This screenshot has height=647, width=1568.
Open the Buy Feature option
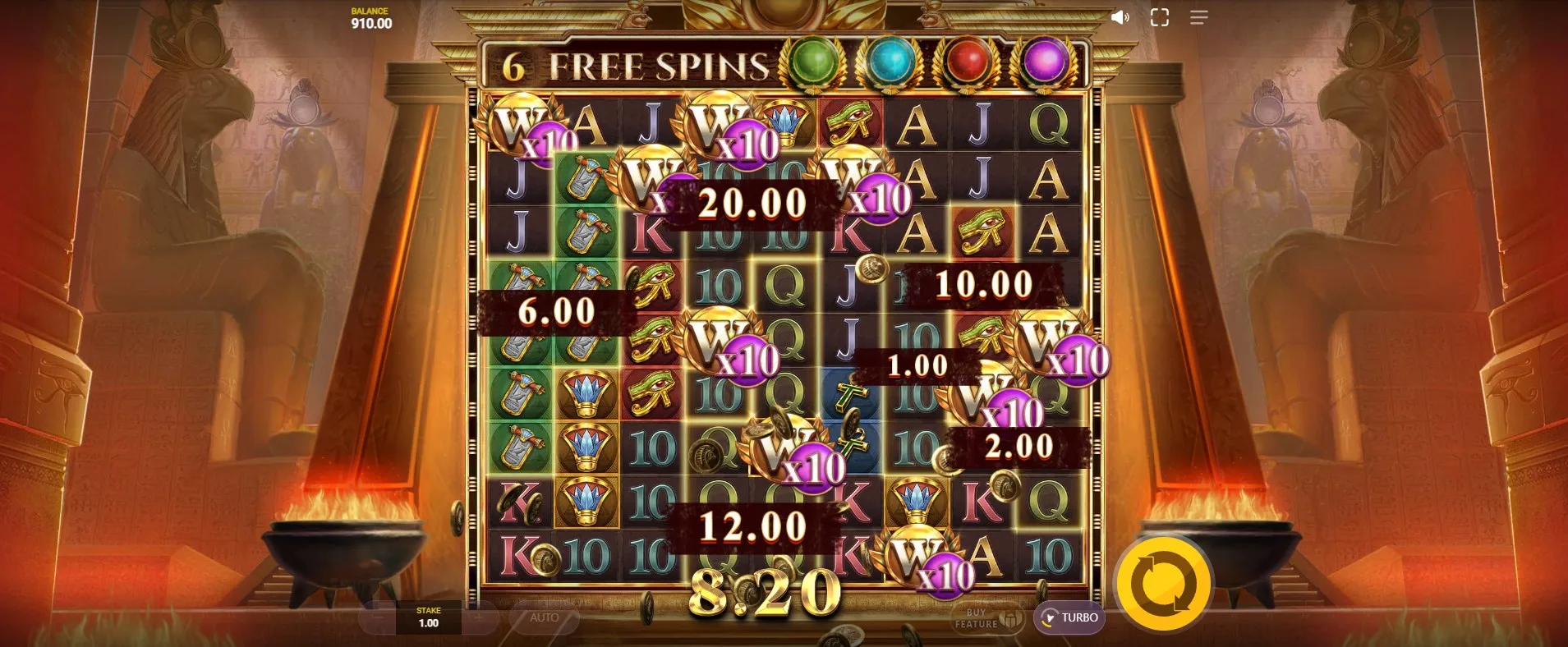click(988, 618)
